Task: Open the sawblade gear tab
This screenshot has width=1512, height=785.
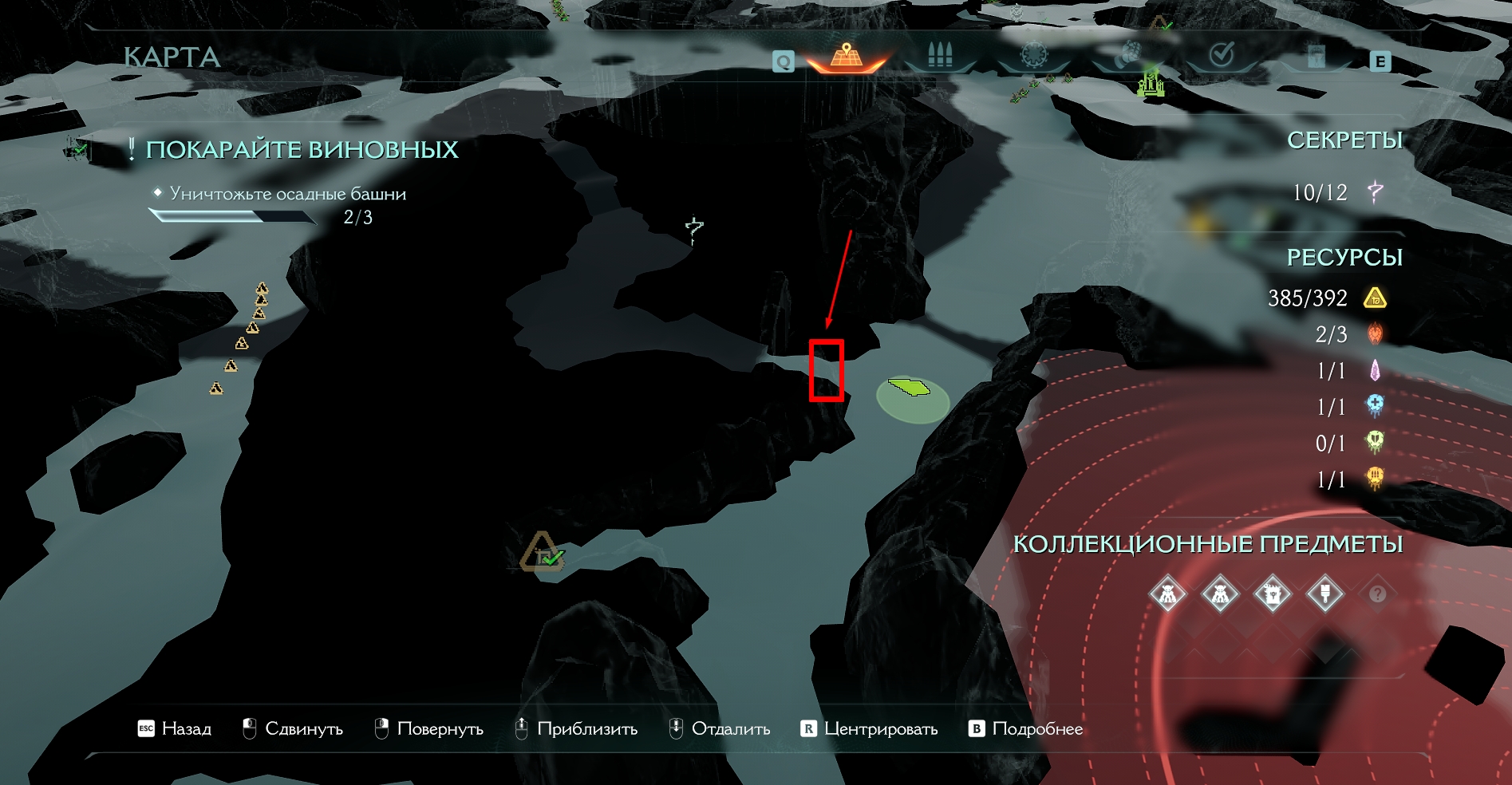Action: pos(1034,55)
